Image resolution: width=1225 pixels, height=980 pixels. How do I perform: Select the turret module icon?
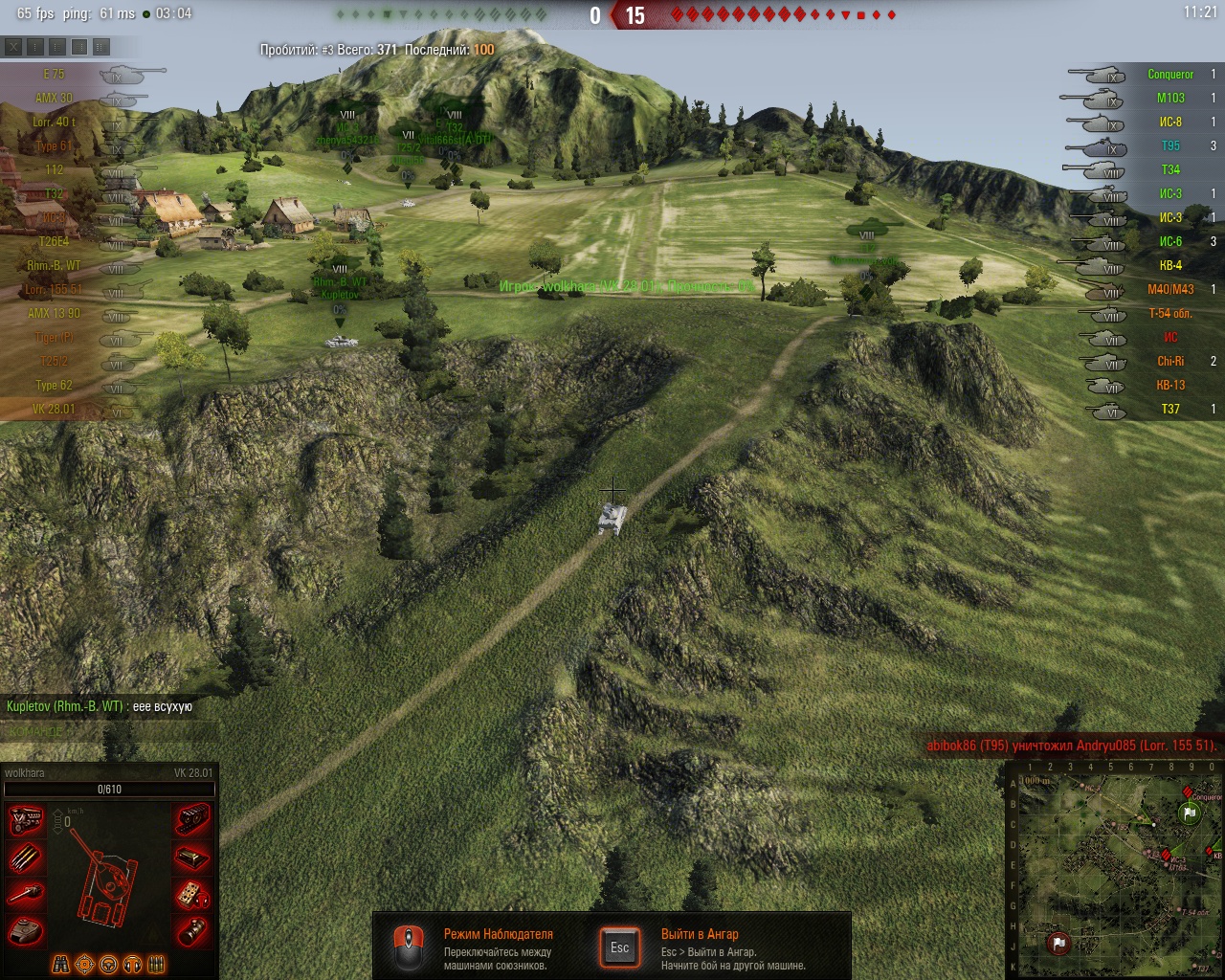26,929
